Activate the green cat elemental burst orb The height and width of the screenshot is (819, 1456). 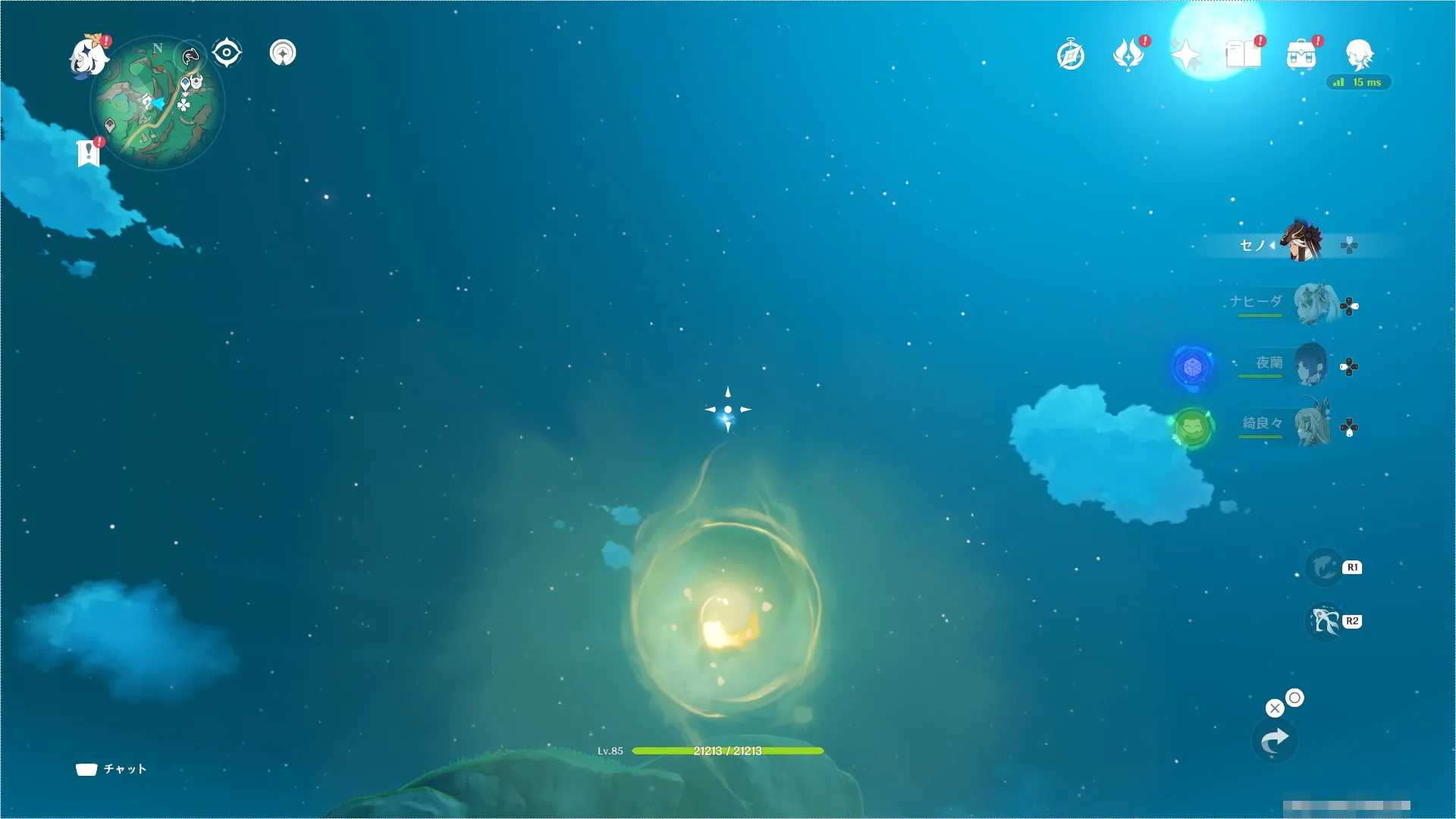click(x=1191, y=428)
